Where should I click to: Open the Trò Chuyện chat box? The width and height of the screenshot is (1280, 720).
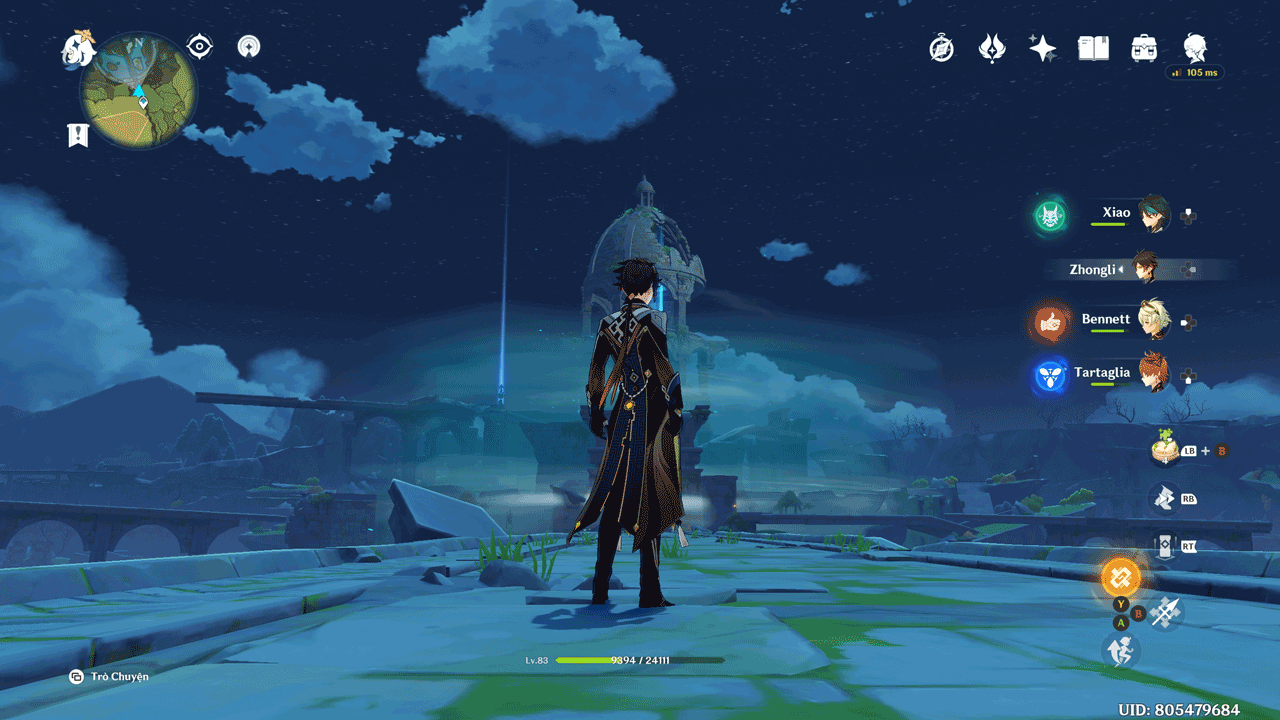110,677
